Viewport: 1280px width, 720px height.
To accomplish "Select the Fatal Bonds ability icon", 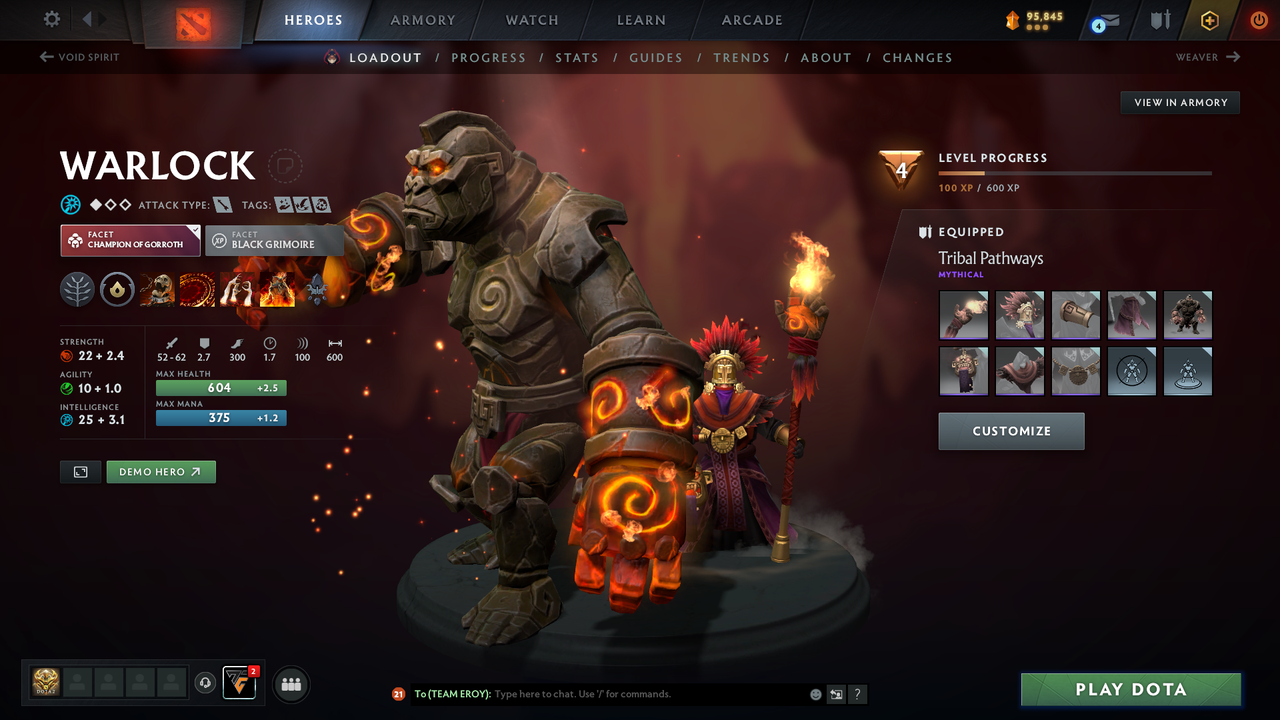I will pyautogui.click(x=157, y=290).
